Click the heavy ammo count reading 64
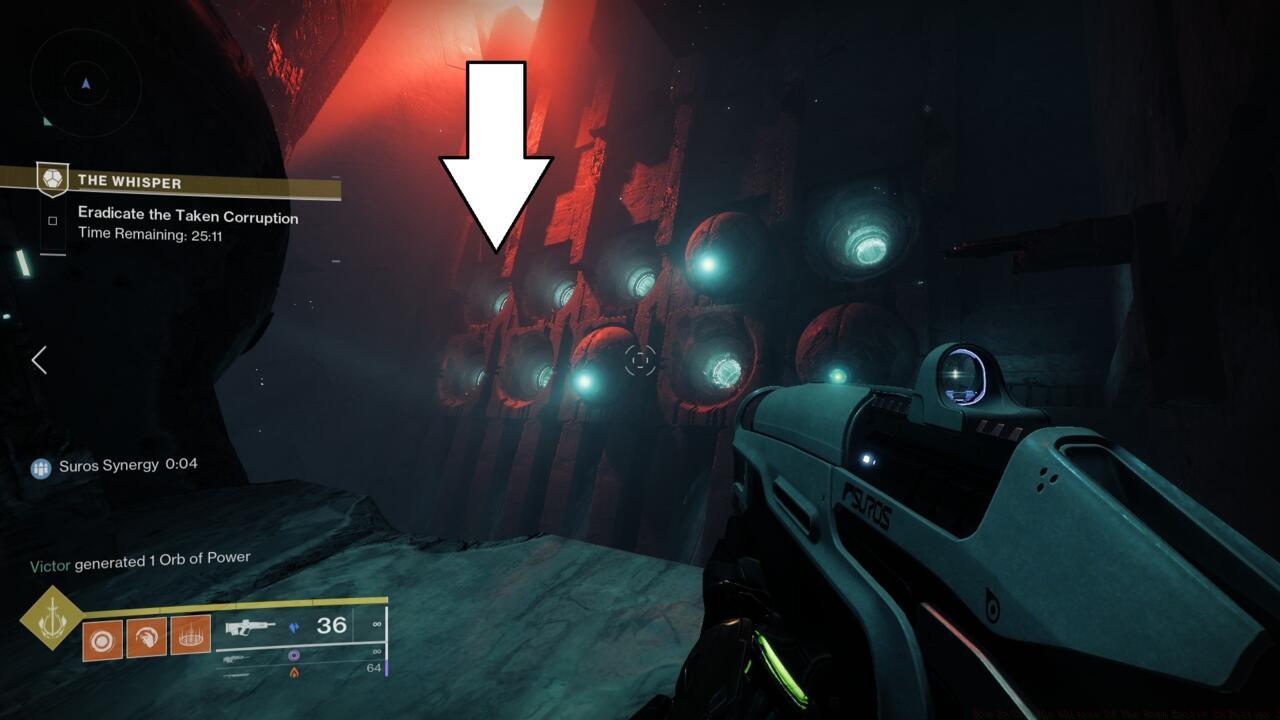Screen dimensions: 1280x720 pyautogui.click(x=374, y=668)
